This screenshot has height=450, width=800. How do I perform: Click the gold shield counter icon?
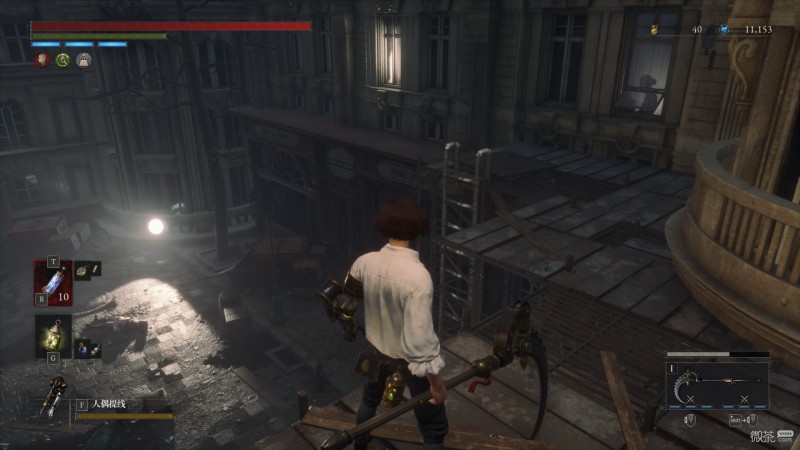coord(654,30)
